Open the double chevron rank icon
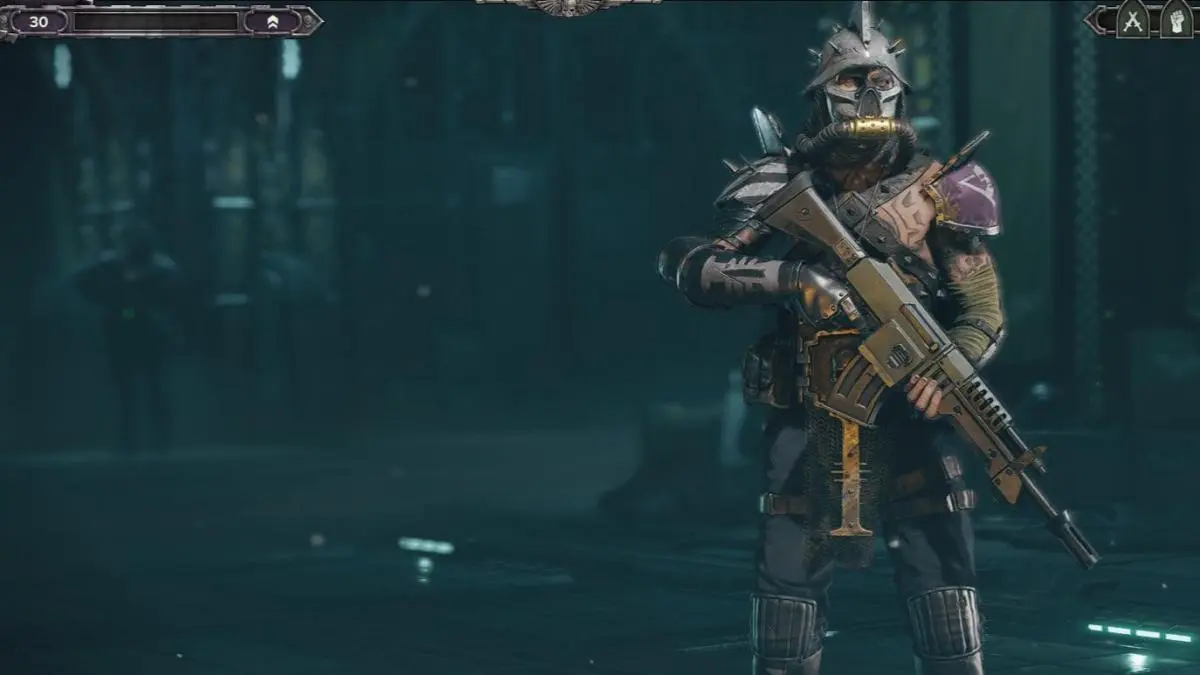The height and width of the screenshot is (675, 1200). (273, 21)
